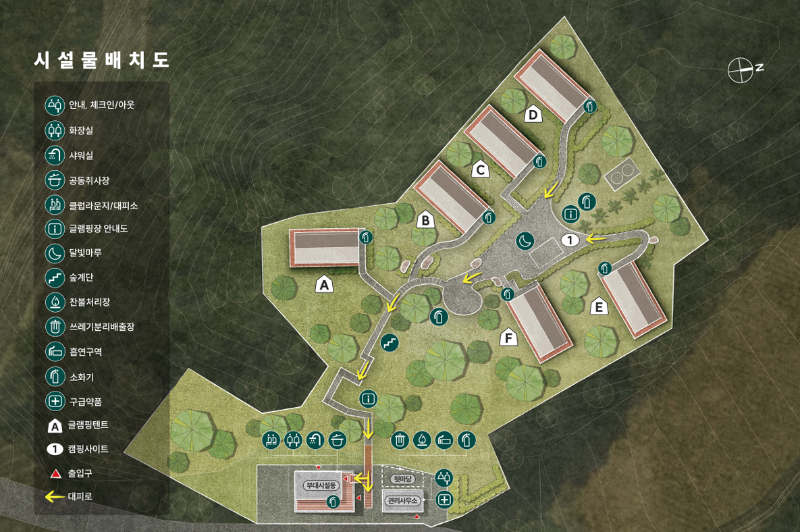Select the first aid icon beside 관리사무소
Image resolution: width=800 pixels, height=532 pixels.
point(445,498)
